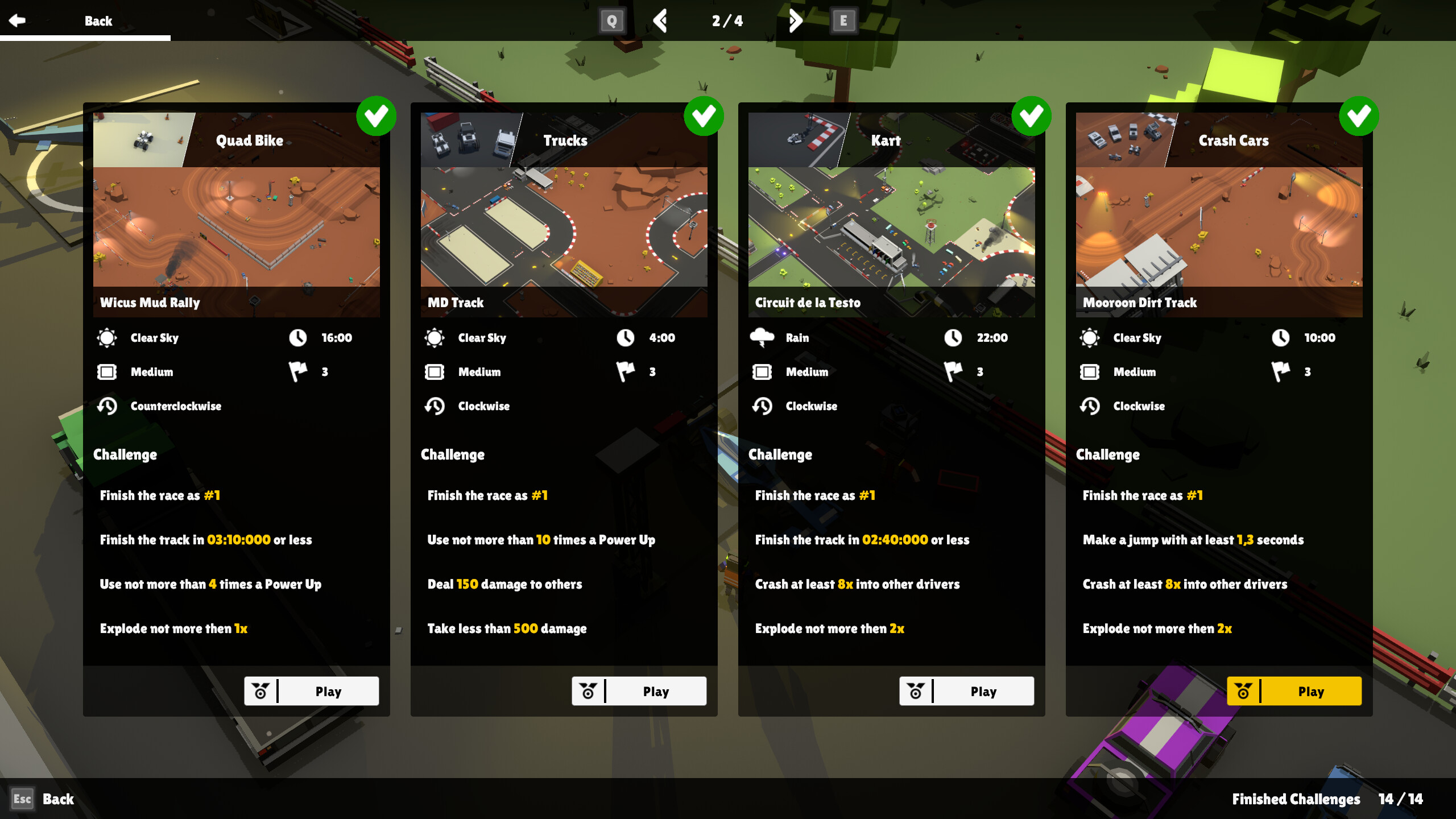The width and height of the screenshot is (1456, 819).
Task: Select the counterclockwise direction icon on Quad Bike
Action: coord(107,406)
